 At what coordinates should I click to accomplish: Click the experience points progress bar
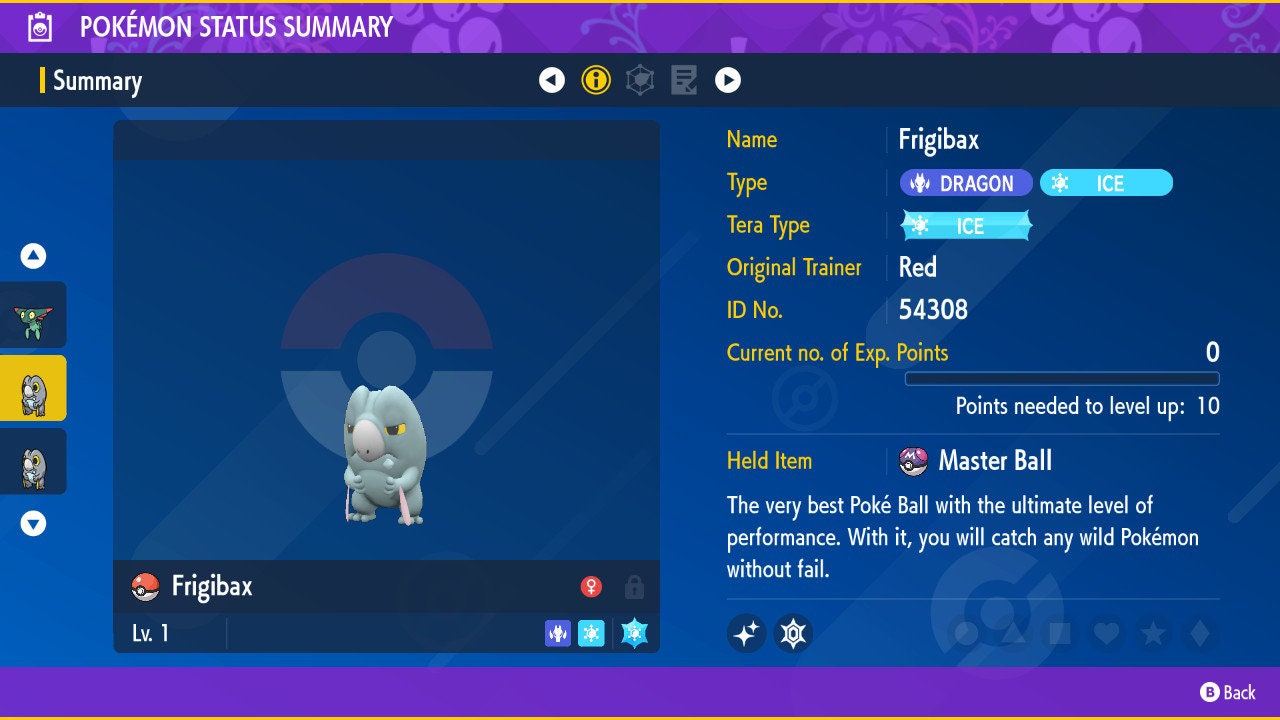pos(1064,379)
